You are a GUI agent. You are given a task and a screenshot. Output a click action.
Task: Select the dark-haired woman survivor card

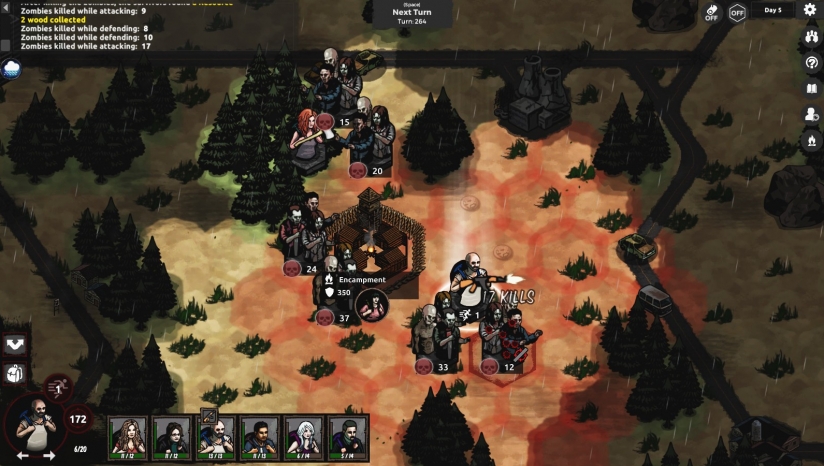[x=172, y=436]
